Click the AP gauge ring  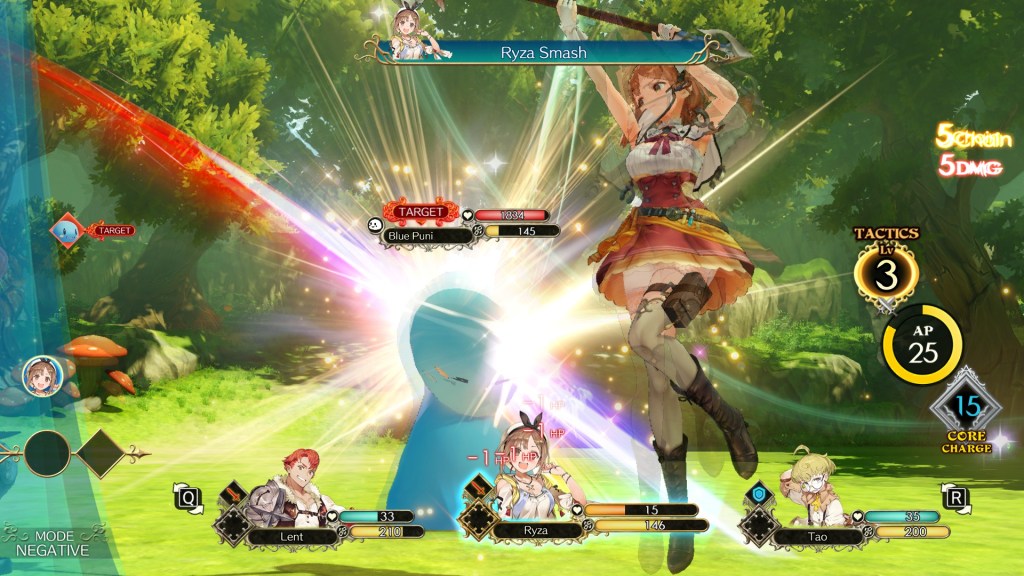coord(921,343)
